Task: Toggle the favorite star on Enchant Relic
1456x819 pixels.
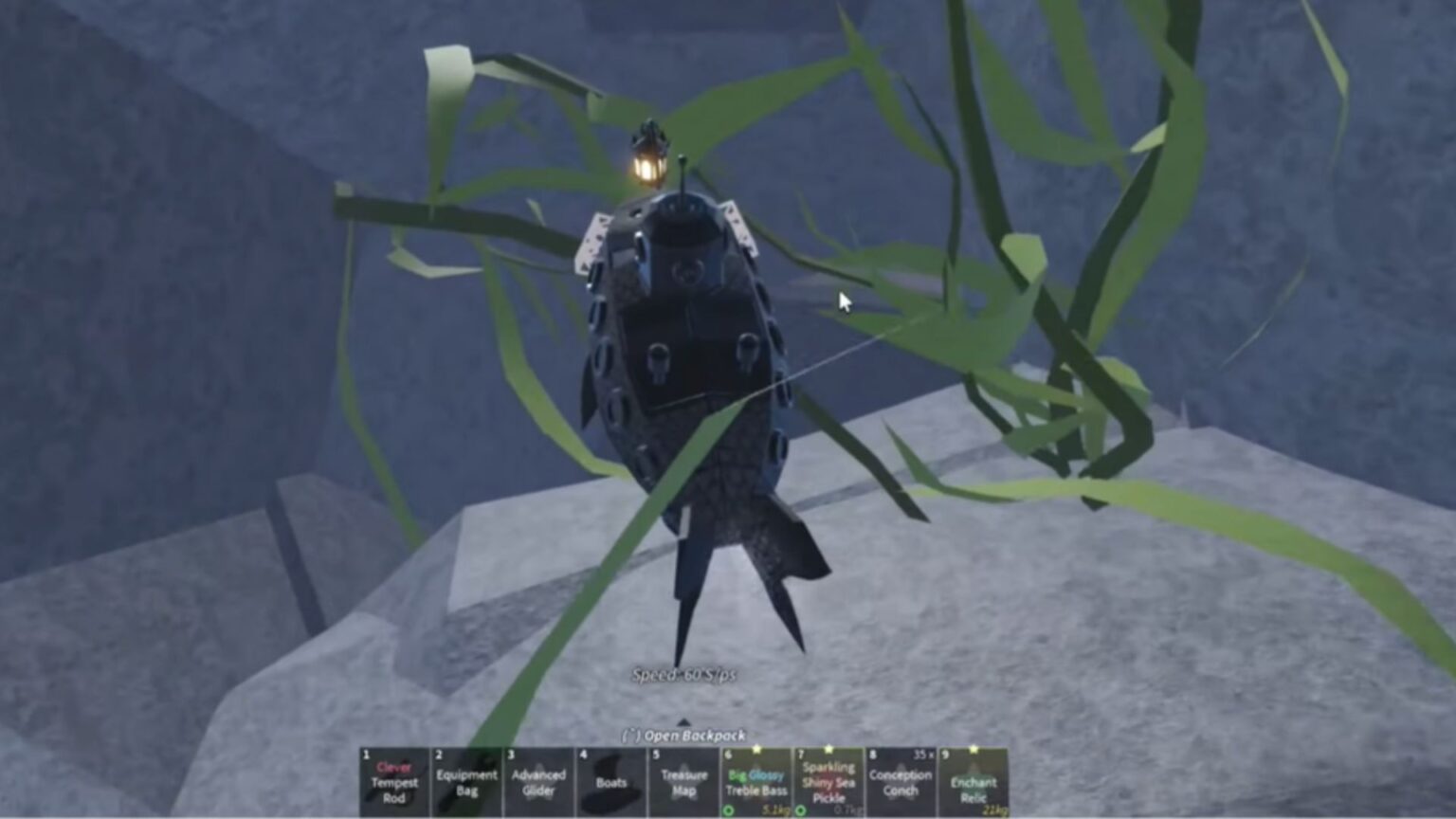Action: click(x=974, y=749)
